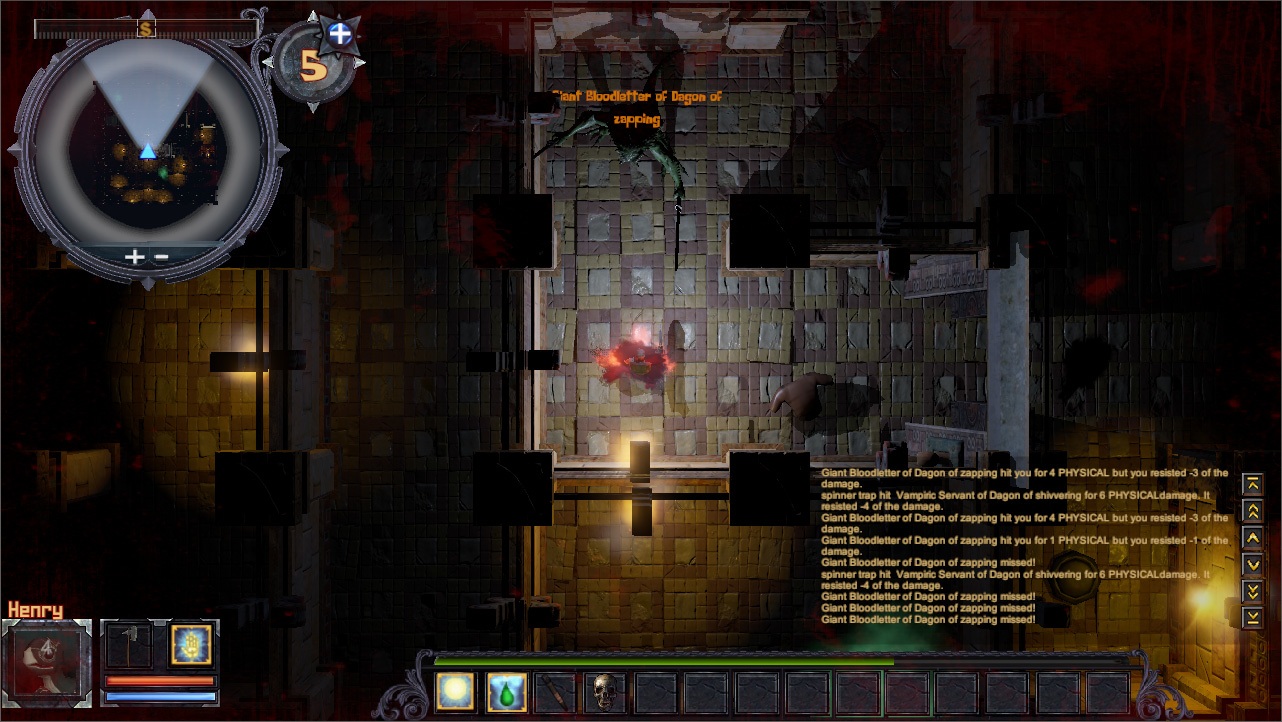Click the blue plus level-up button
Image resolution: width=1282 pixels, height=722 pixels.
(x=341, y=34)
